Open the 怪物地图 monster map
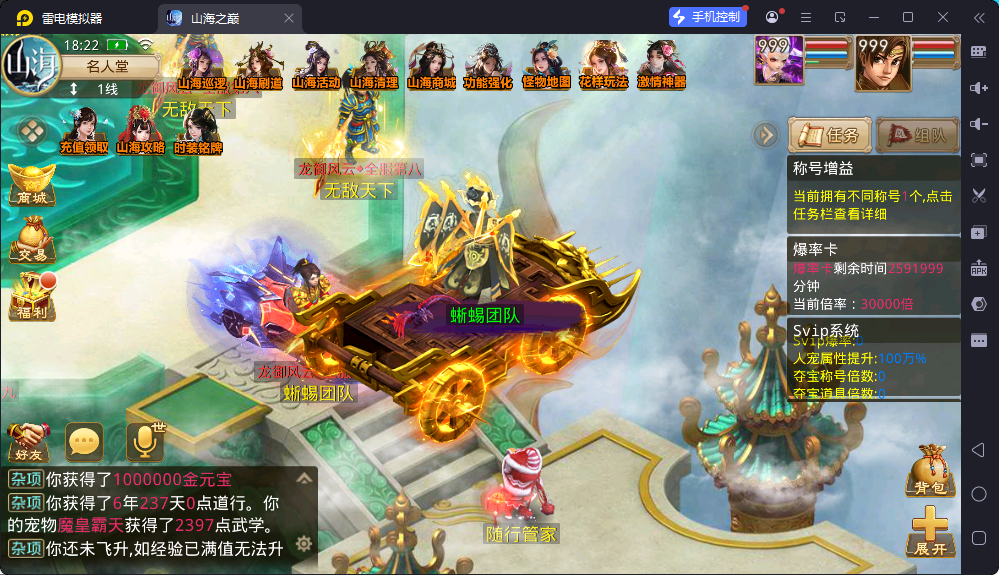The width and height of the screenshot is (999, 575). click(x=546, y=66)
